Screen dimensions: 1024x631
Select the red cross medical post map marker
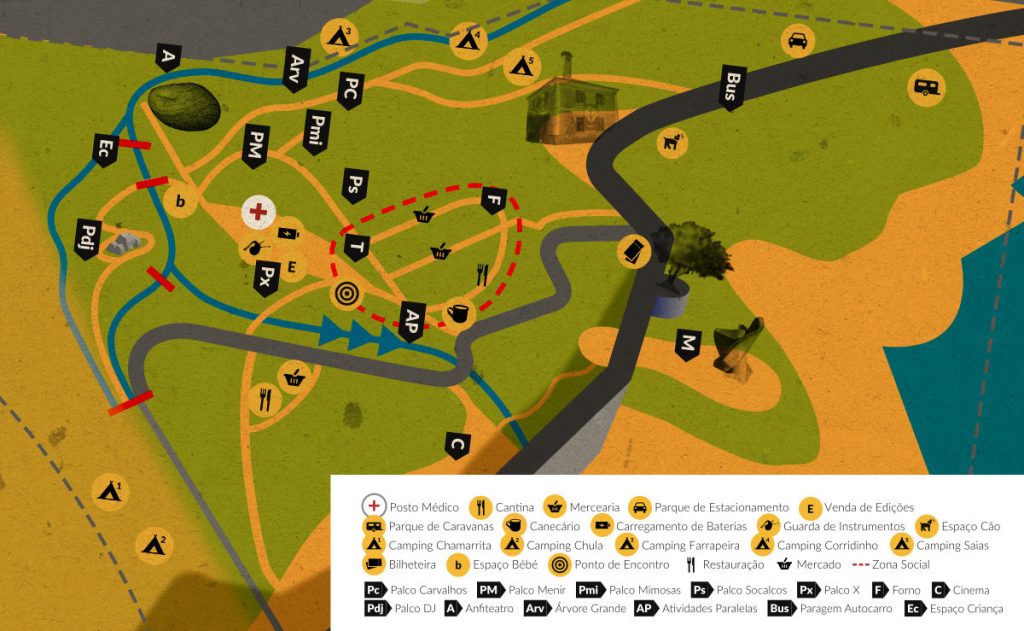pyautogui.click(x=258, y=211)
